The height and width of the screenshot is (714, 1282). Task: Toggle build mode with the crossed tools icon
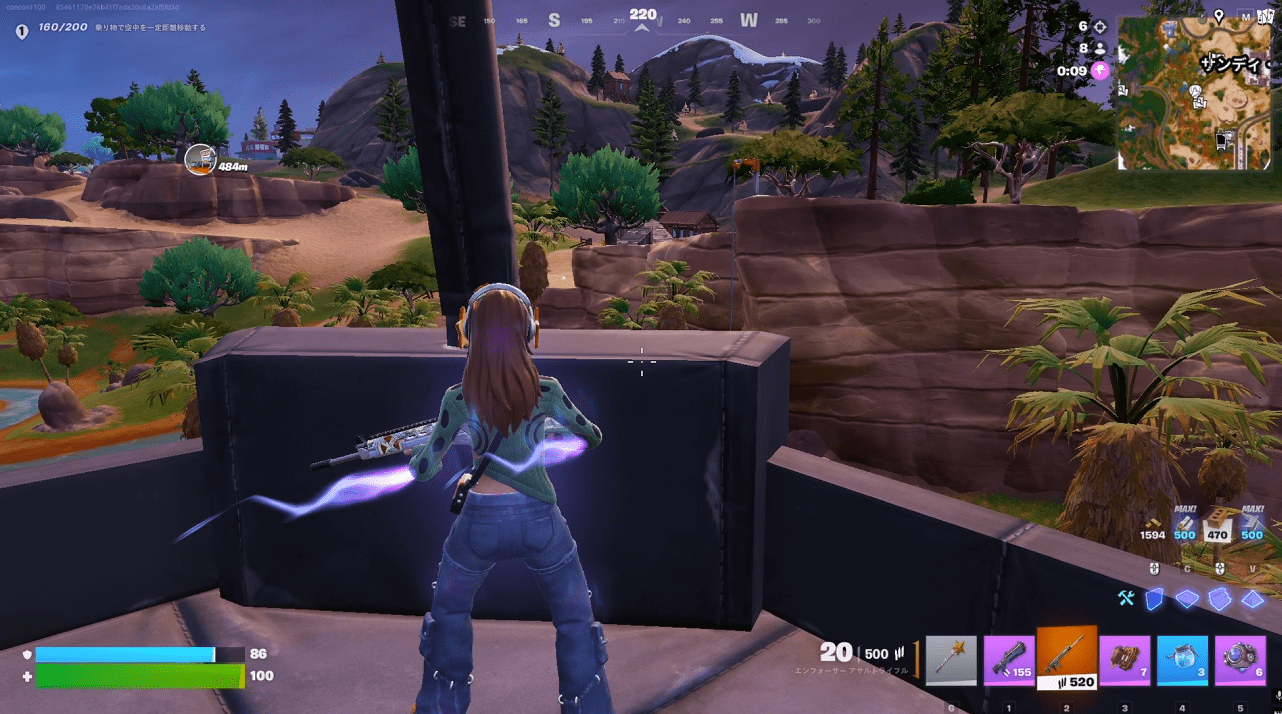[x=1126, y=598]
